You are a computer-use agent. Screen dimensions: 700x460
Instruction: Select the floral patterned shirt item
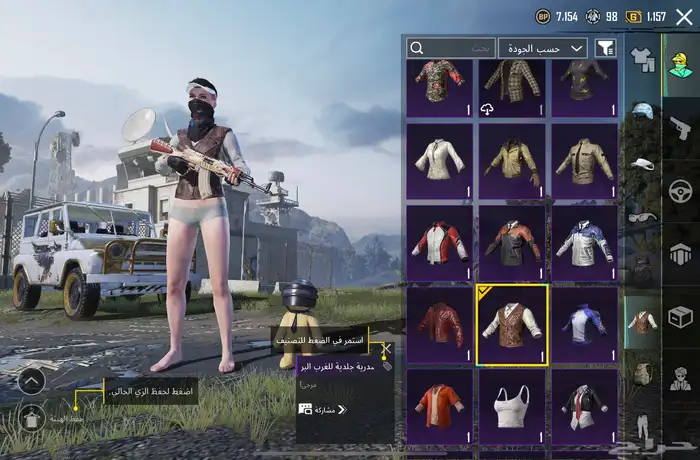[440, 87]
